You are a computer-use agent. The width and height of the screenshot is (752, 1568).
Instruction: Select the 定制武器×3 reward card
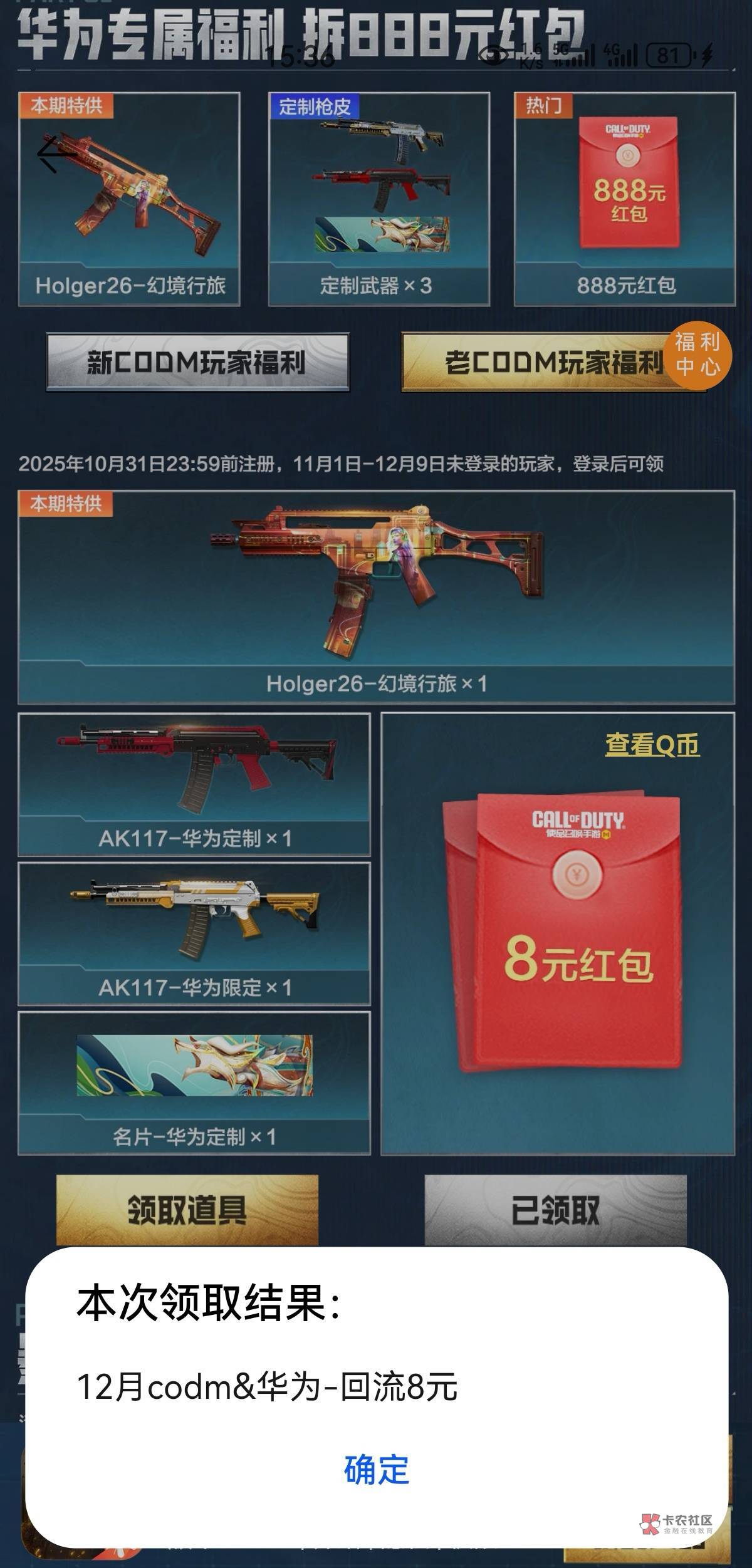click(x=379, y=199)
